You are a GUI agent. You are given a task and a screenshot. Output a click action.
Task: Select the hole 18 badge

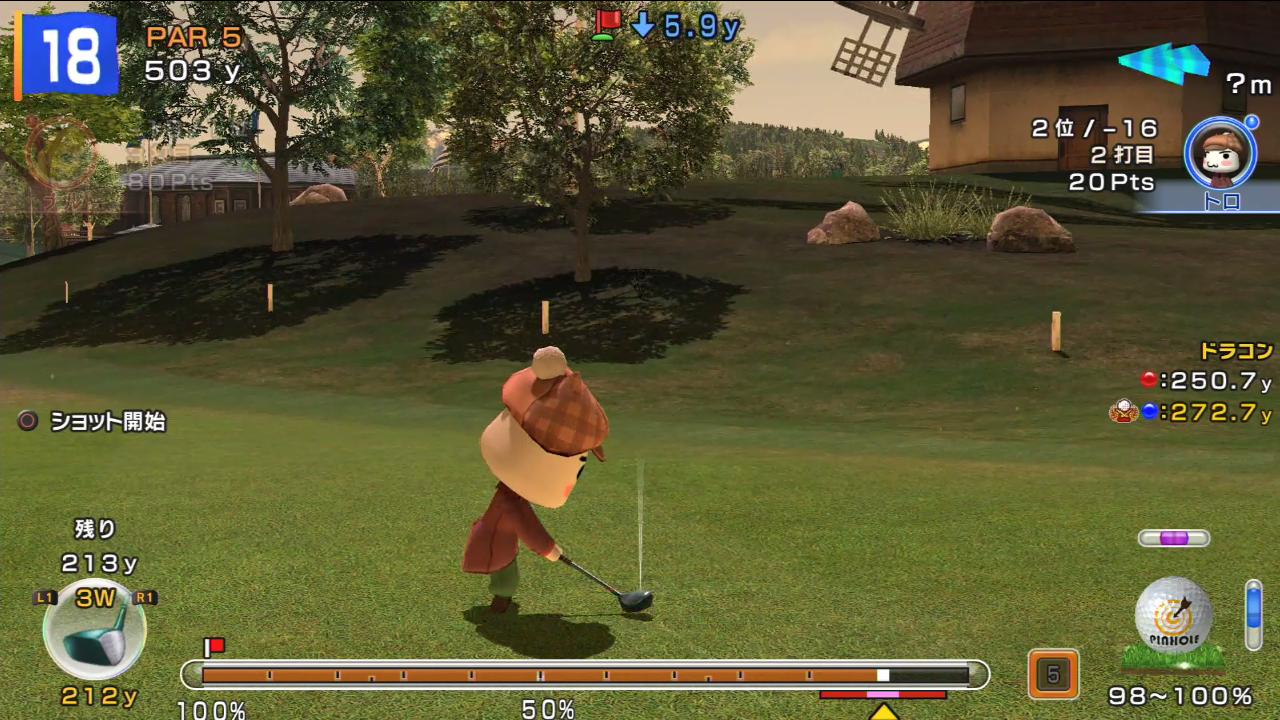(x=67, y=54)
